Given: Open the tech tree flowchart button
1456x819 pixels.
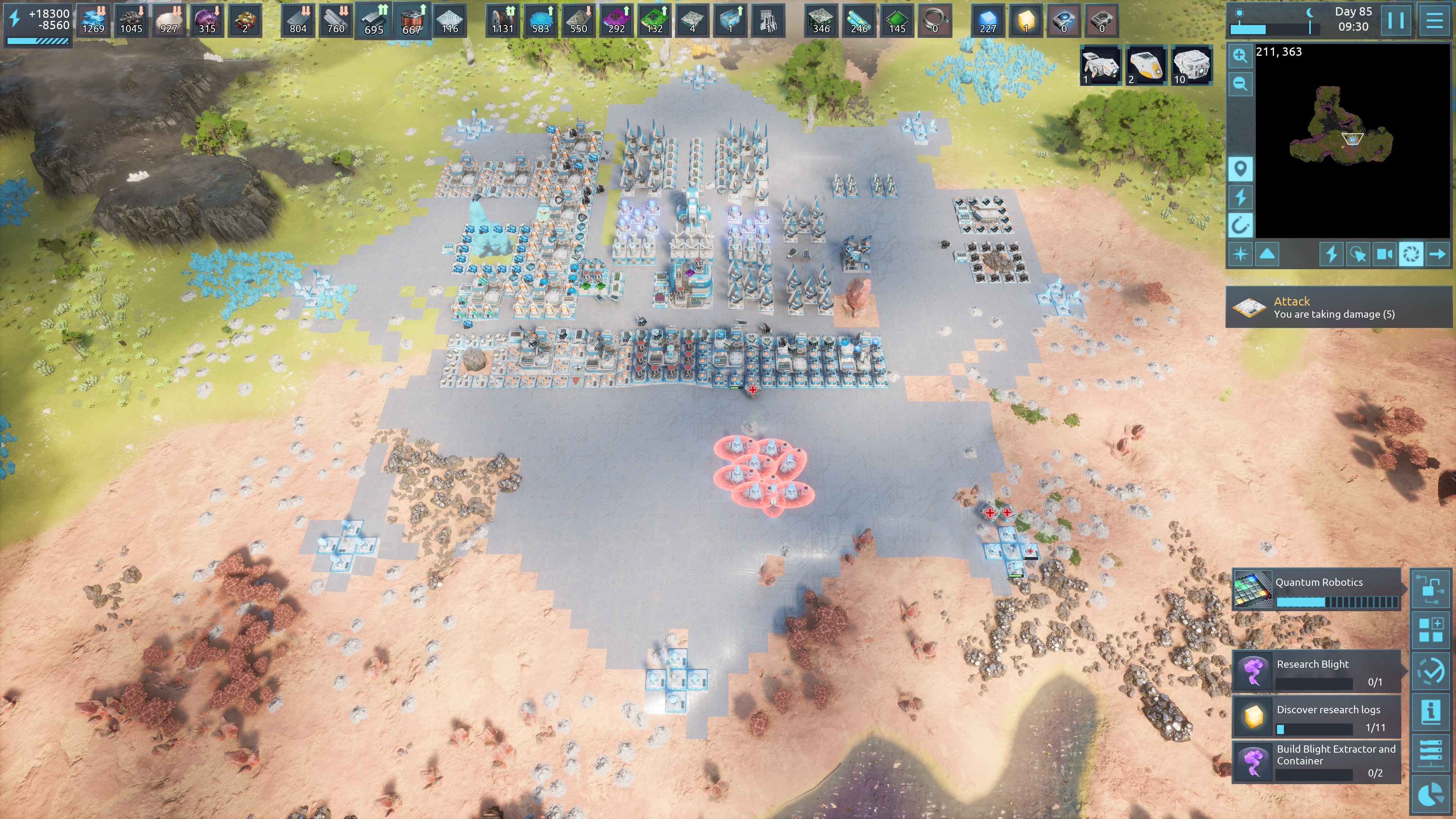Looking at the screenshot, I should 1431,589.
